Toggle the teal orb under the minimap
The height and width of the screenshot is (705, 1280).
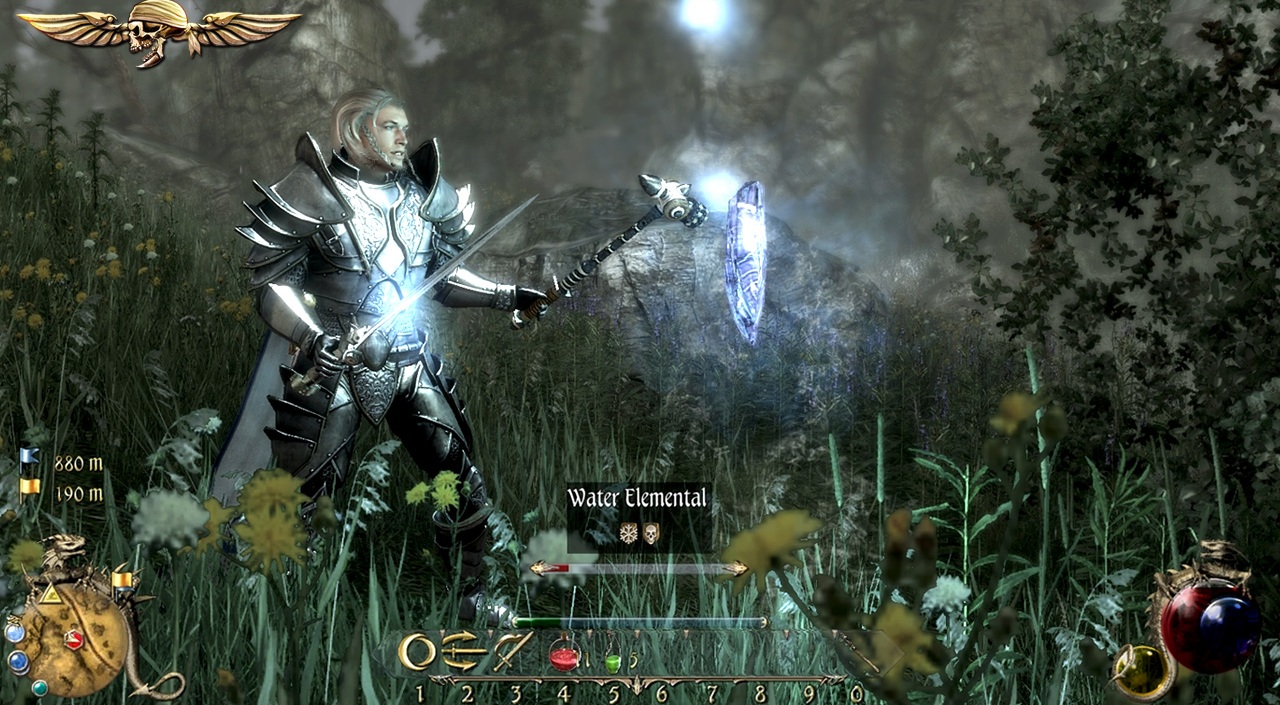[x=40, y=688]
